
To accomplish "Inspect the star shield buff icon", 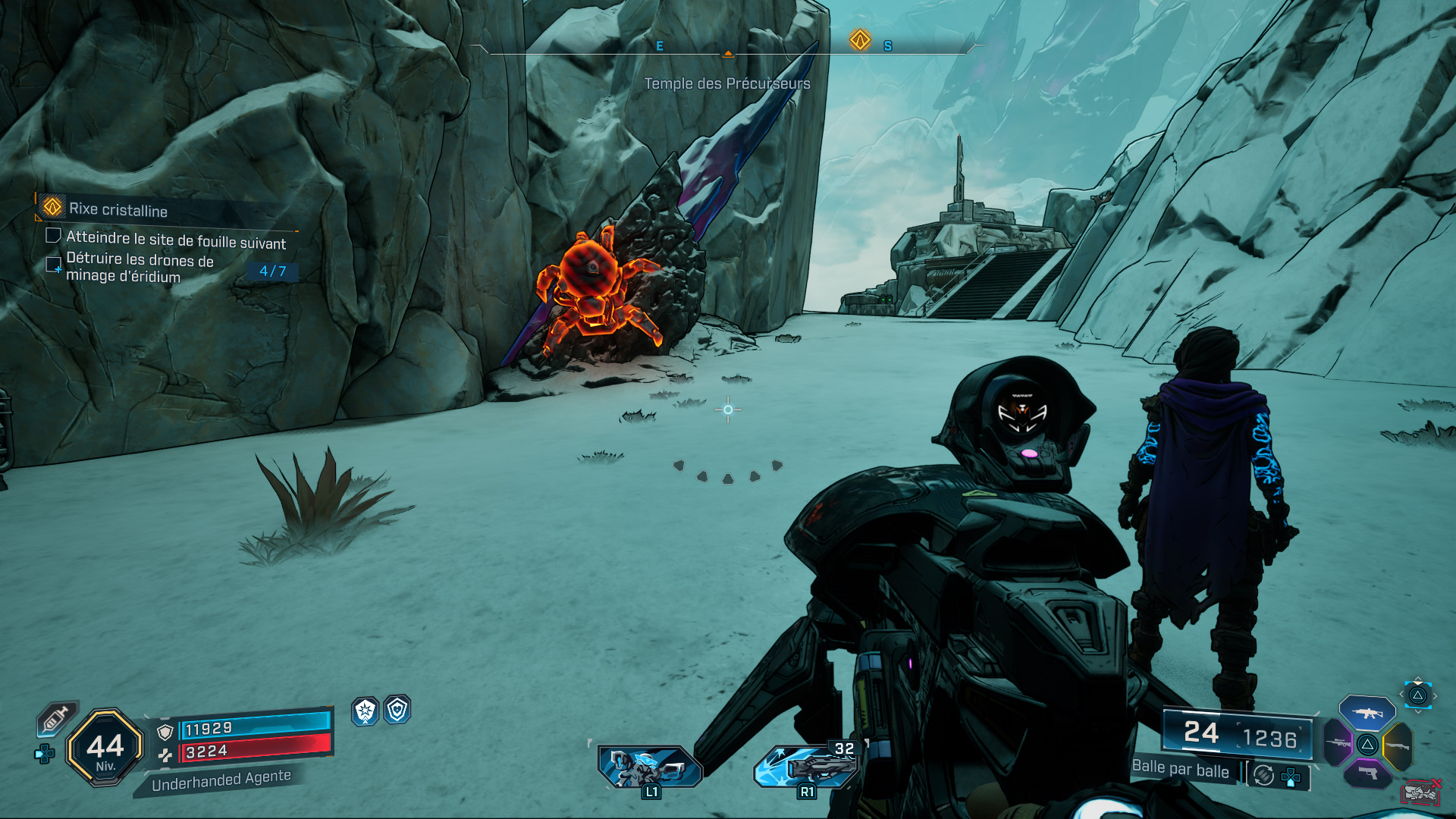I will click(x=366, y=711).
